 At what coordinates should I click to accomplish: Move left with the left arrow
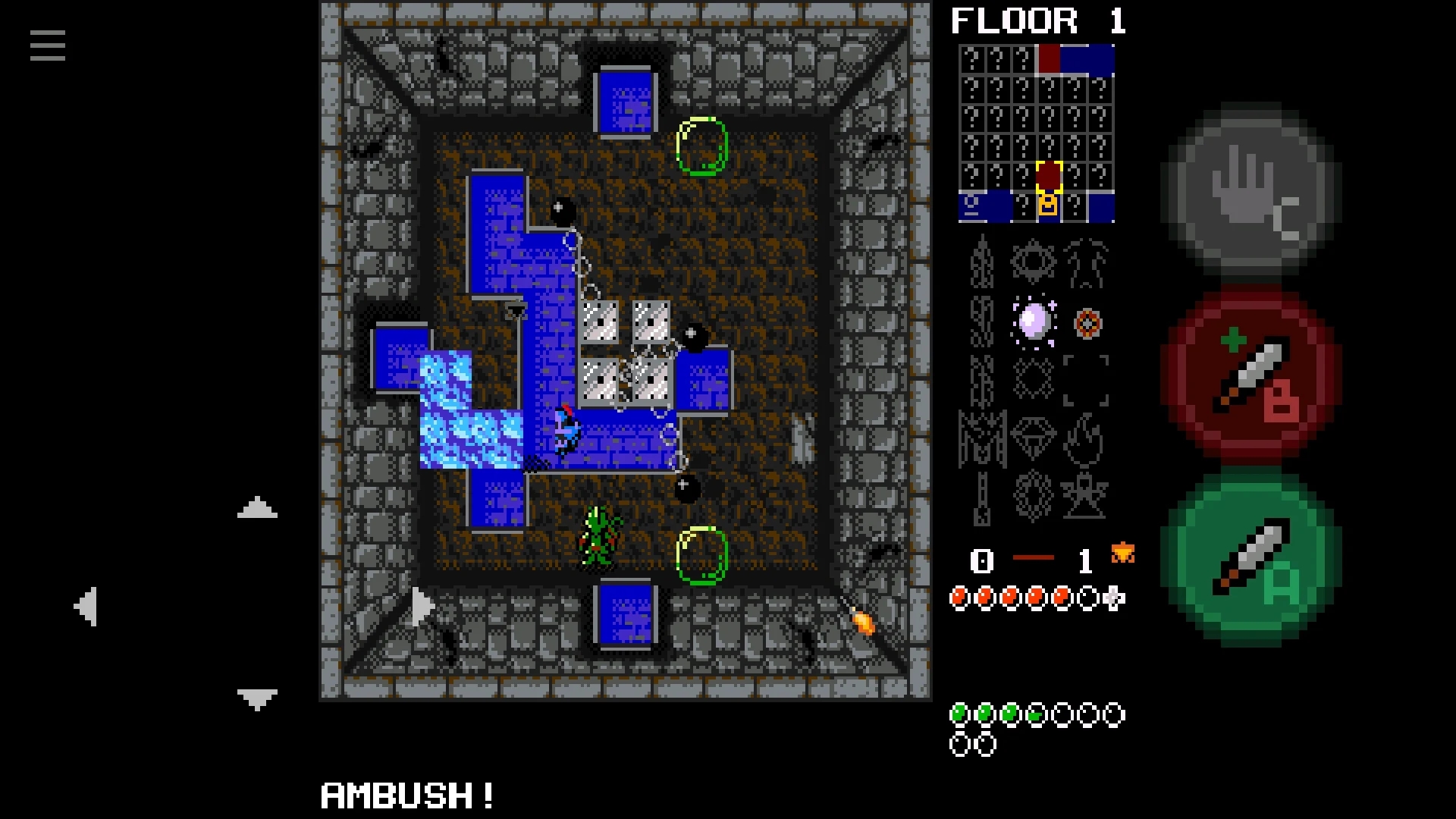tap(86, 606)
